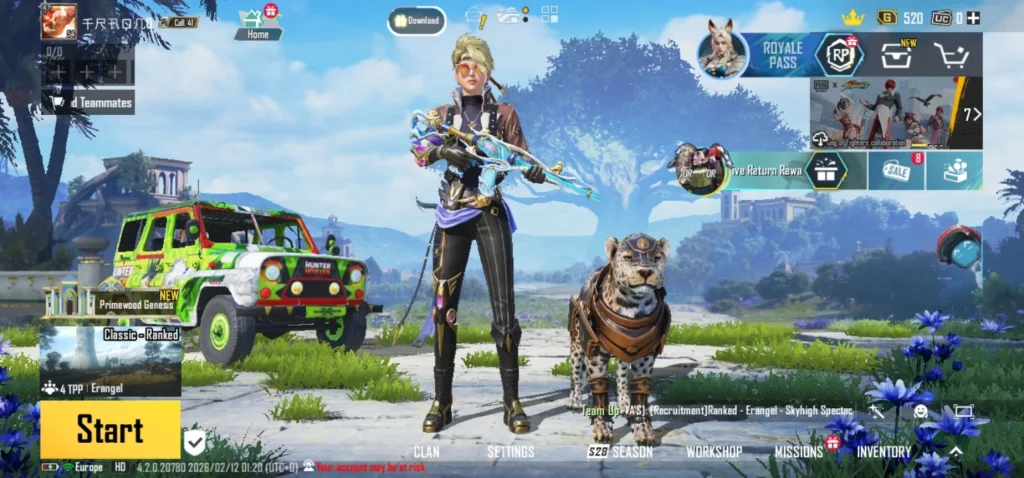Viewport: 1024px width, 478px height.
Task: Open the Workshop menu
Action: click(714, 452)
